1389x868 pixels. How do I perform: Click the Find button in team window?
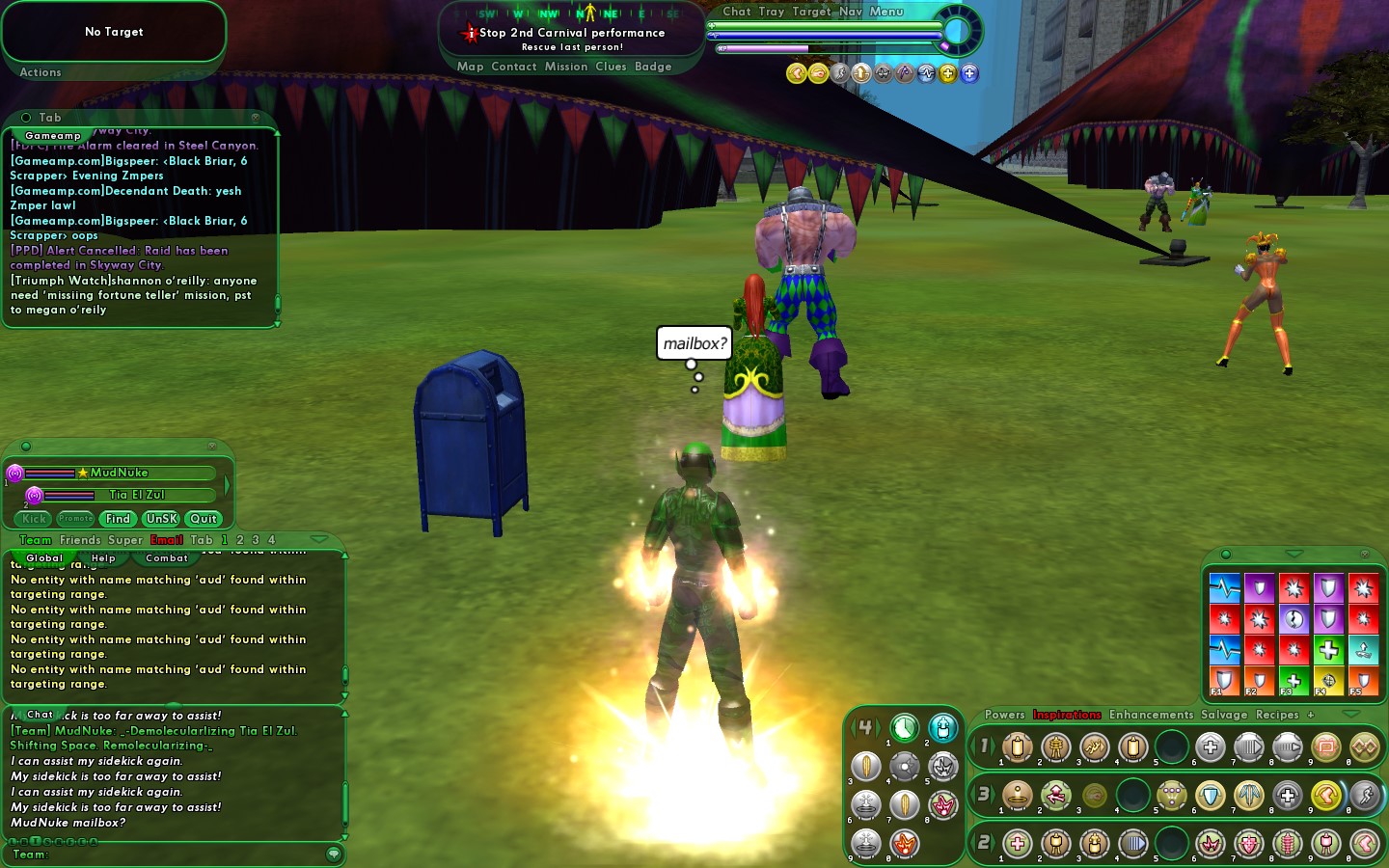click(x=118, y=519)
